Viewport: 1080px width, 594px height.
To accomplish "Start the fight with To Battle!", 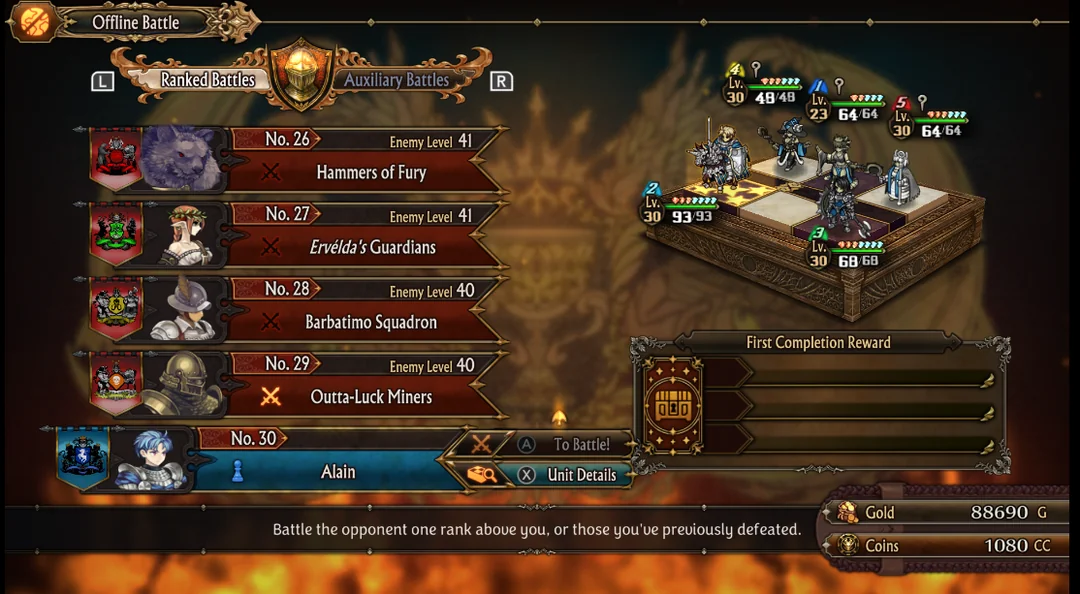I will 579,444.
